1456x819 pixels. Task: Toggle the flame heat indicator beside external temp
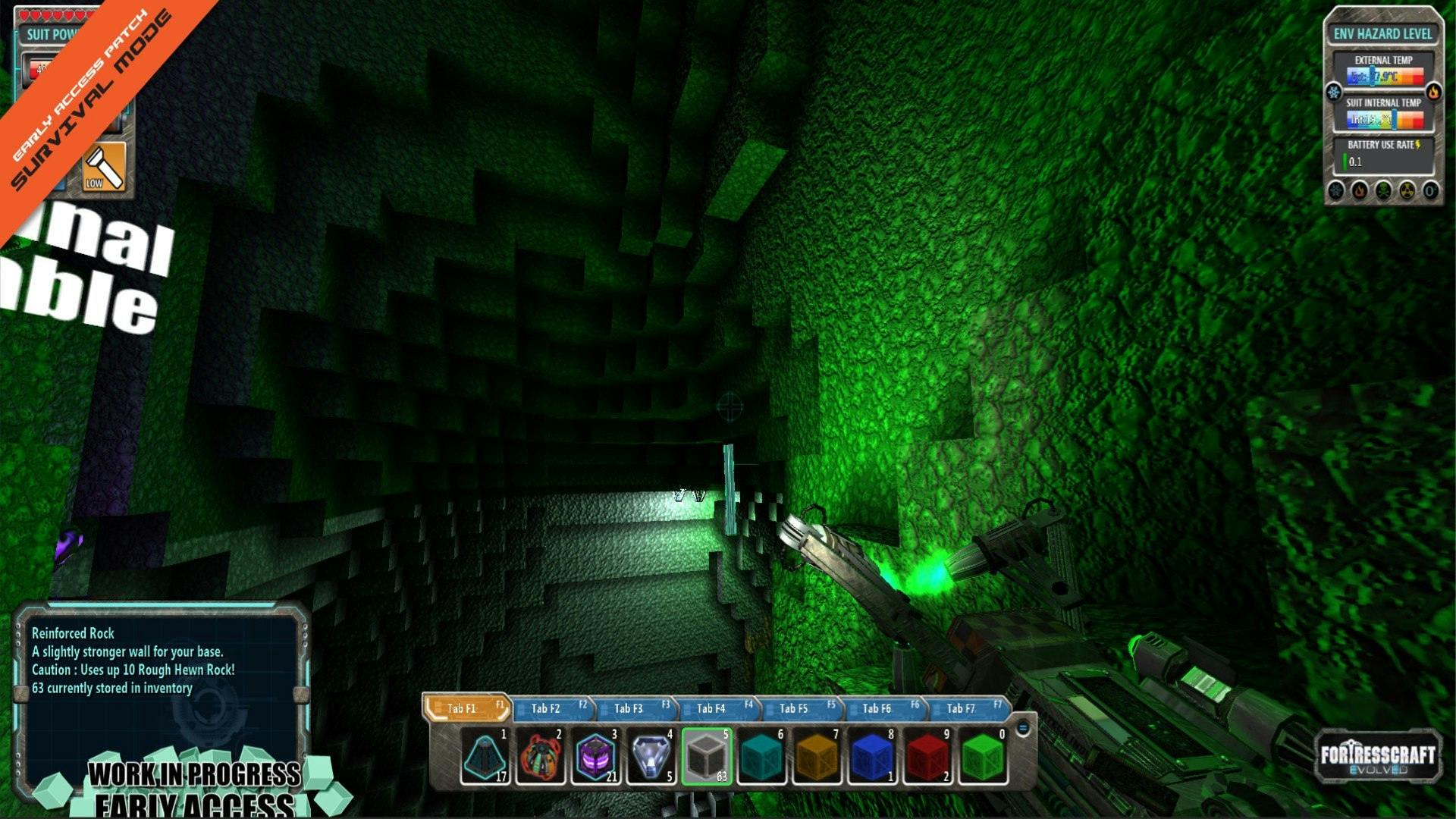point(1434,92)
